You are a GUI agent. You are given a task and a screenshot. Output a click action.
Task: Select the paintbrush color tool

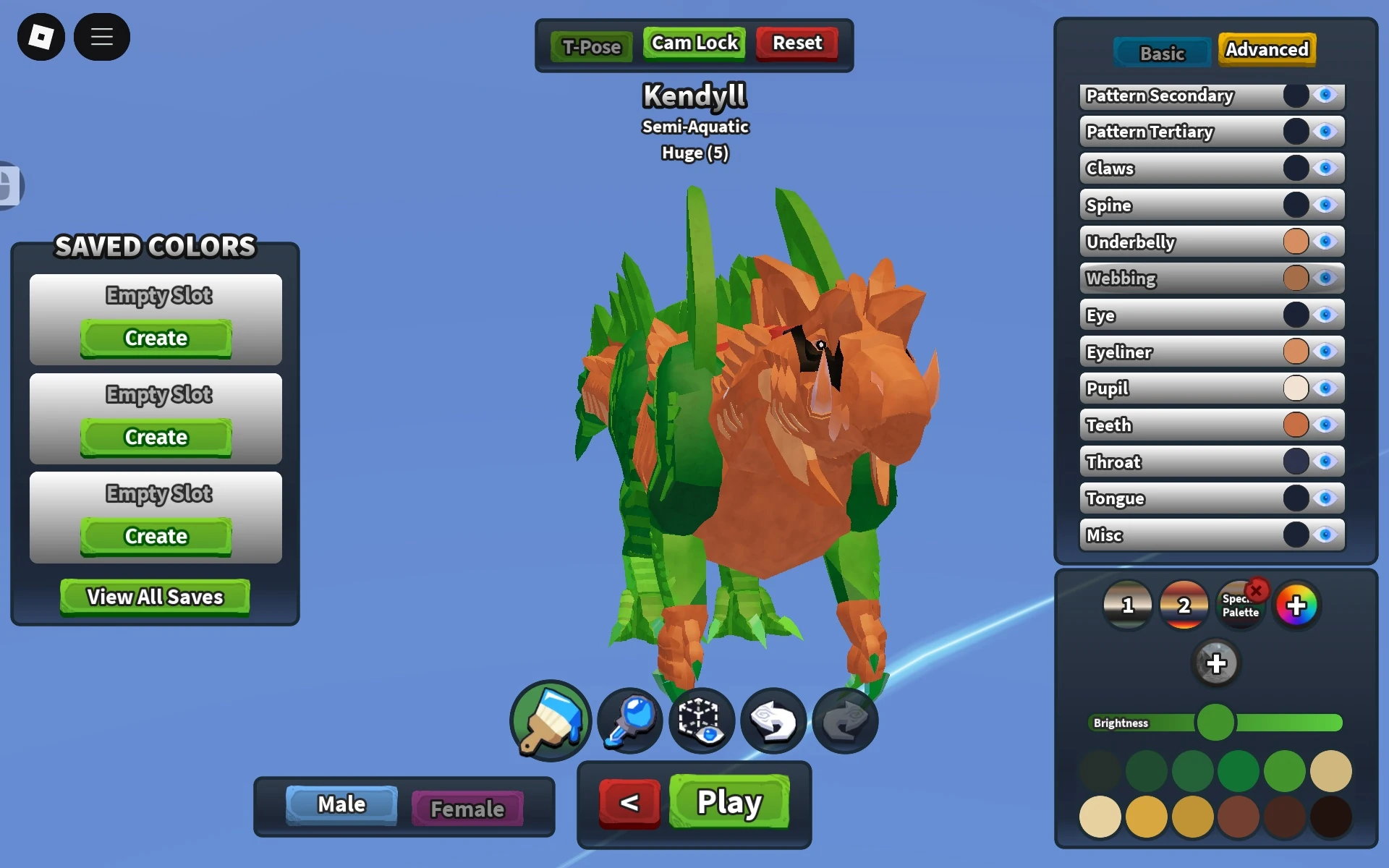[550, 720]
